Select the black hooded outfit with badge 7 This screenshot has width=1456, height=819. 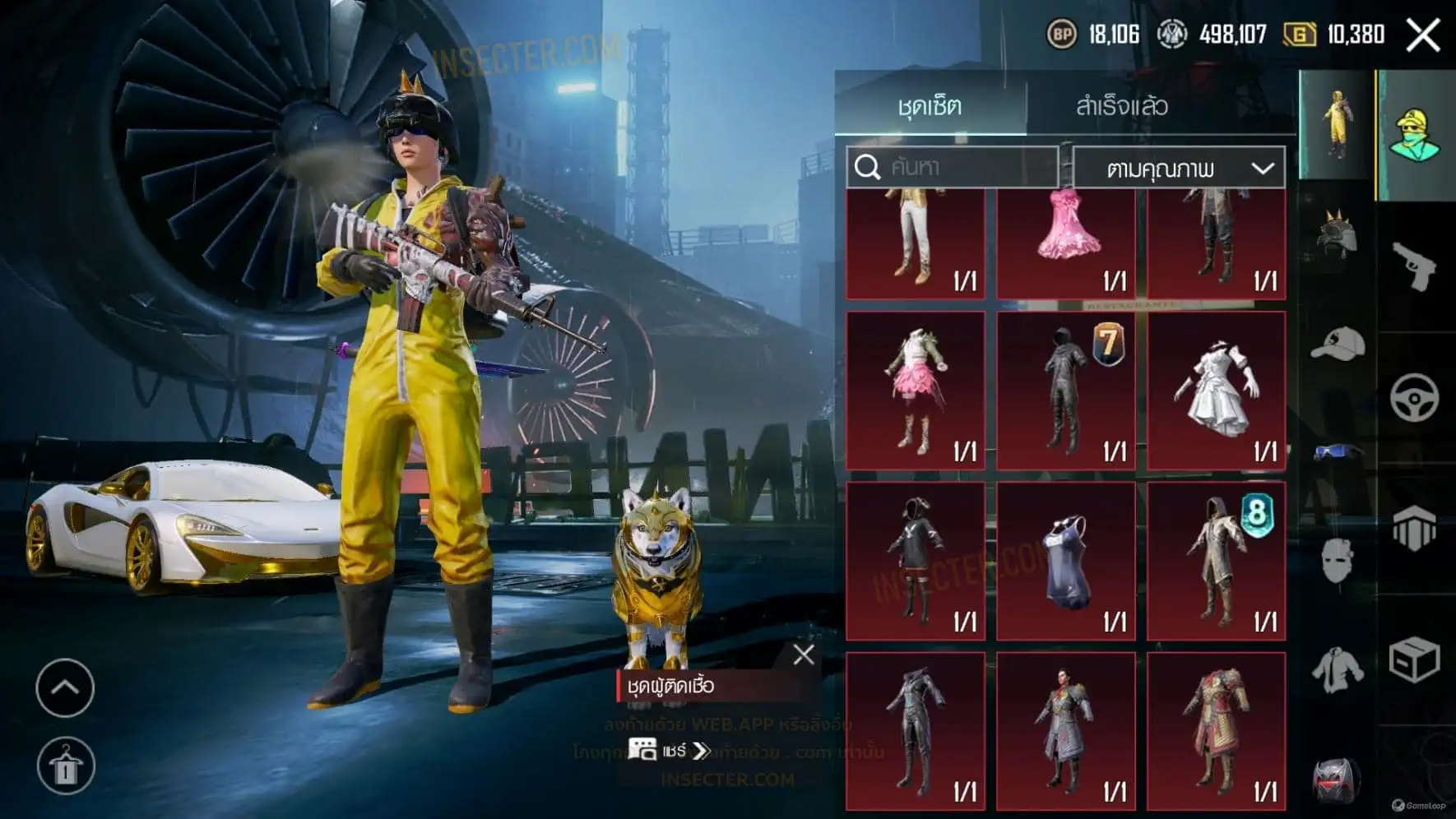[x=1066, y=391]
